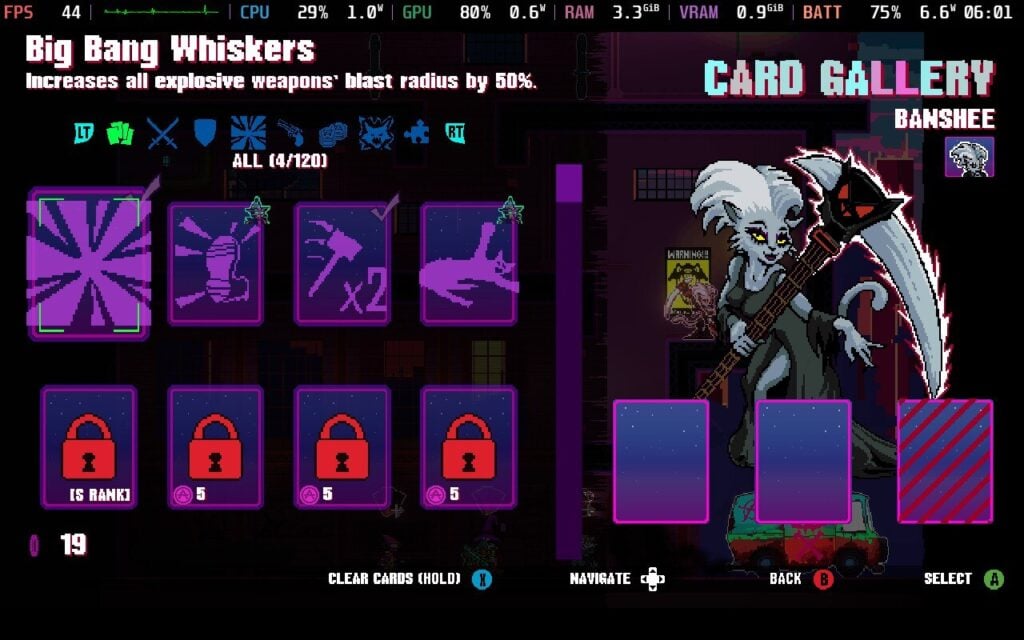
Task: Switch to the all cards tab
Action: pos(120,133)
